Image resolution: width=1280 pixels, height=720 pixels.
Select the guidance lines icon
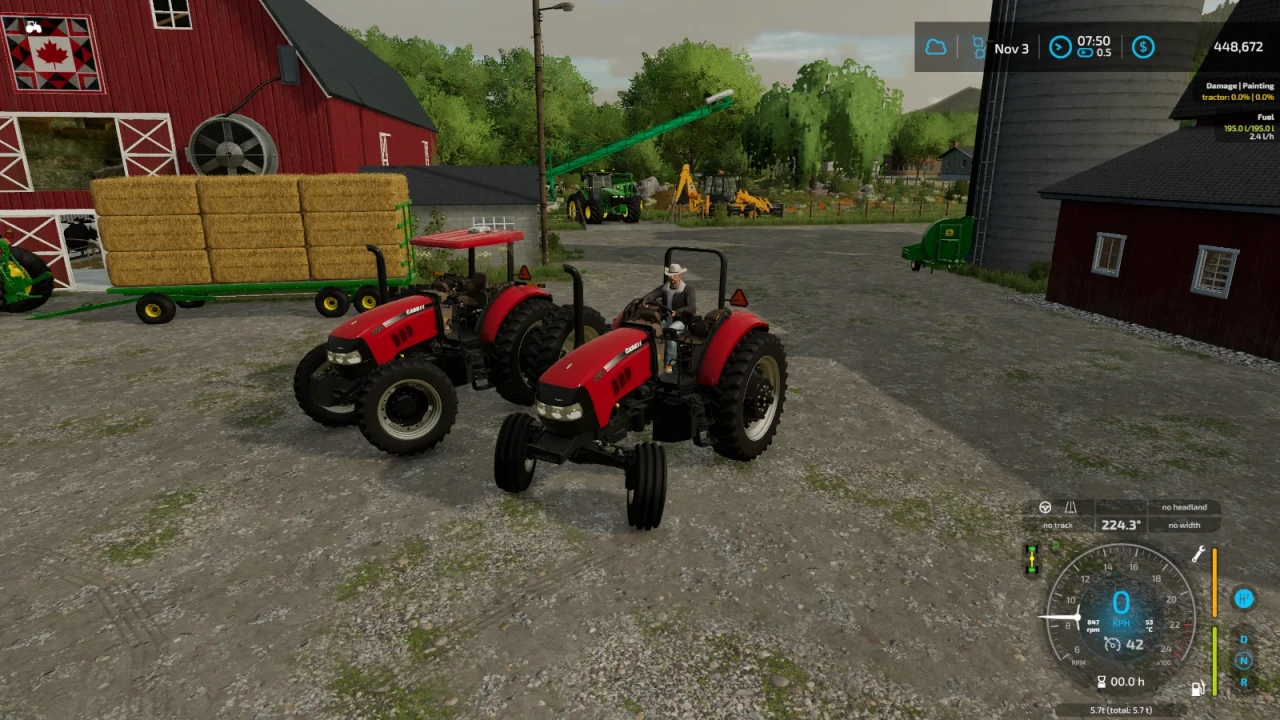click(x=1069, y=508)
